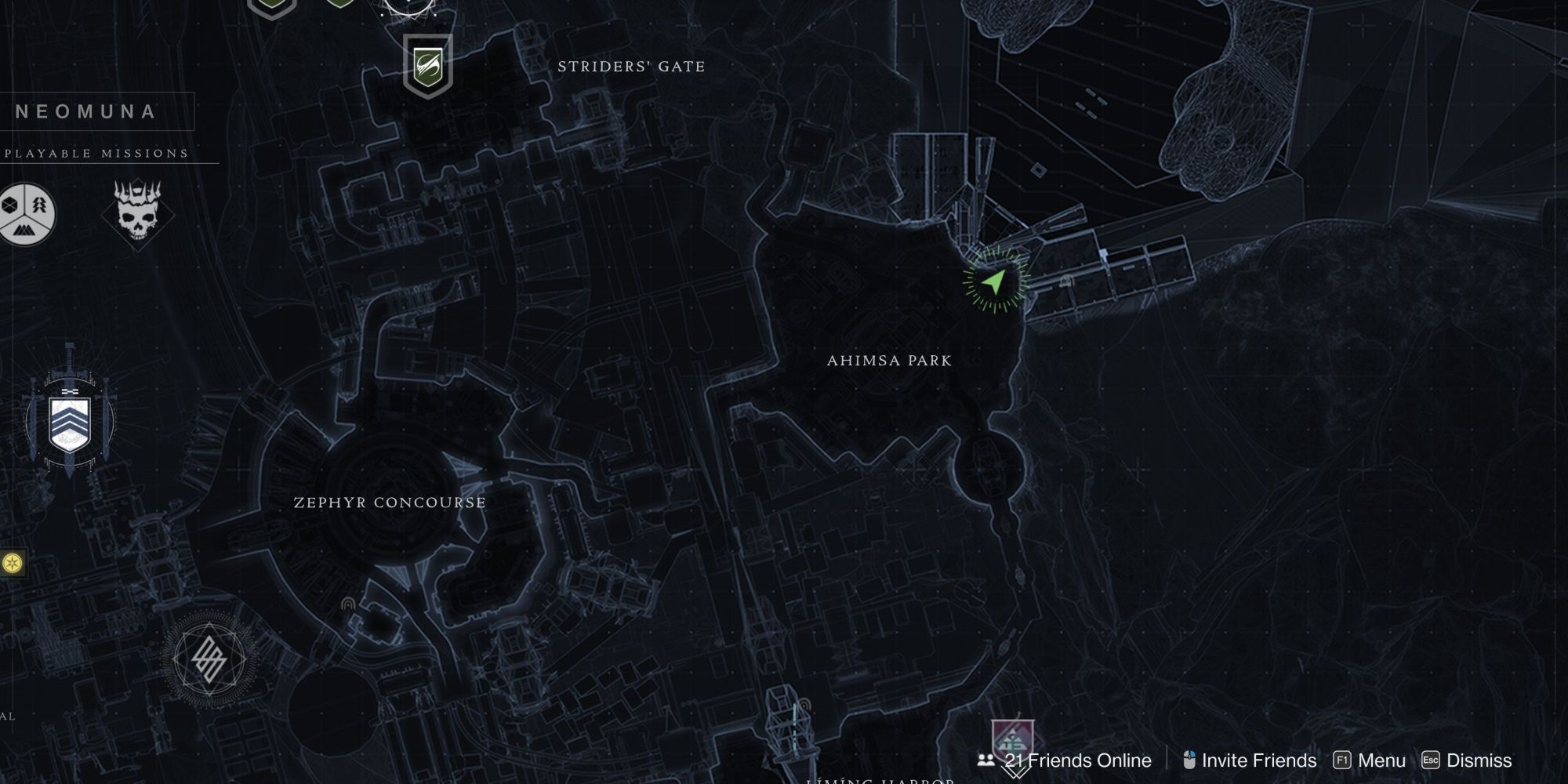Click the yellow star marker at left edge
1568x784 pixels.
pyautogui.click(x=12, y=563)
